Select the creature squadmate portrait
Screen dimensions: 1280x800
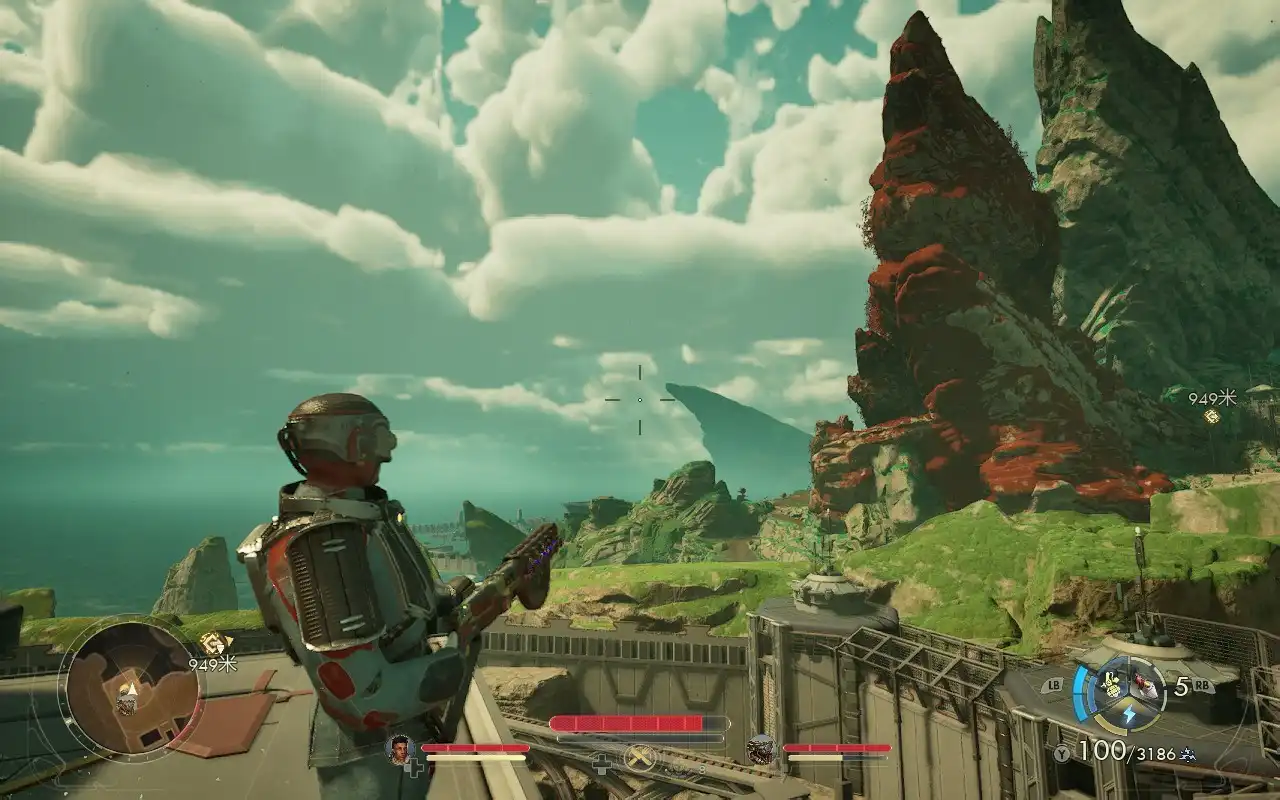click(761, 748)
